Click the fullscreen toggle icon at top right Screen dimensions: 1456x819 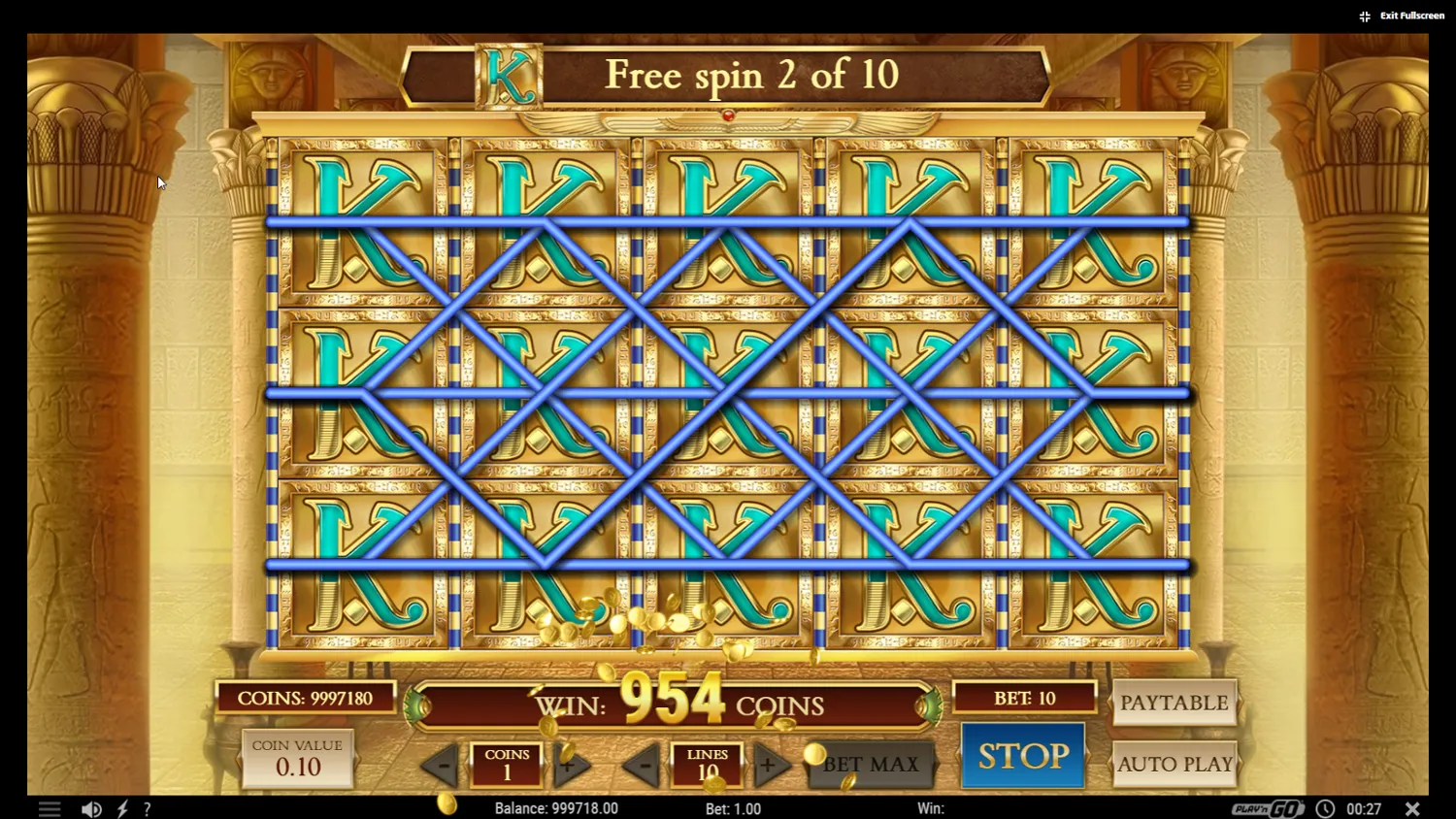pyautogui.click(x=1364, y=16)
